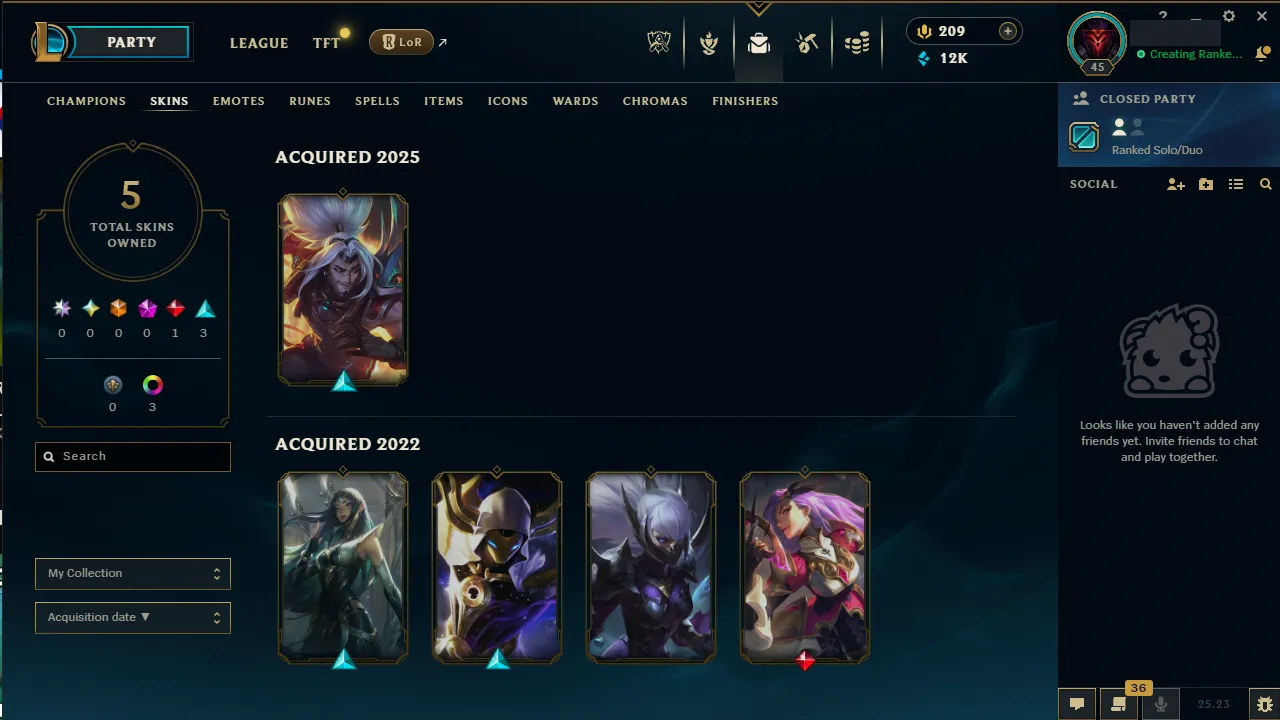Open the essence coins overview
This screenshot has height=720, width=1280.
pos(856,43)
